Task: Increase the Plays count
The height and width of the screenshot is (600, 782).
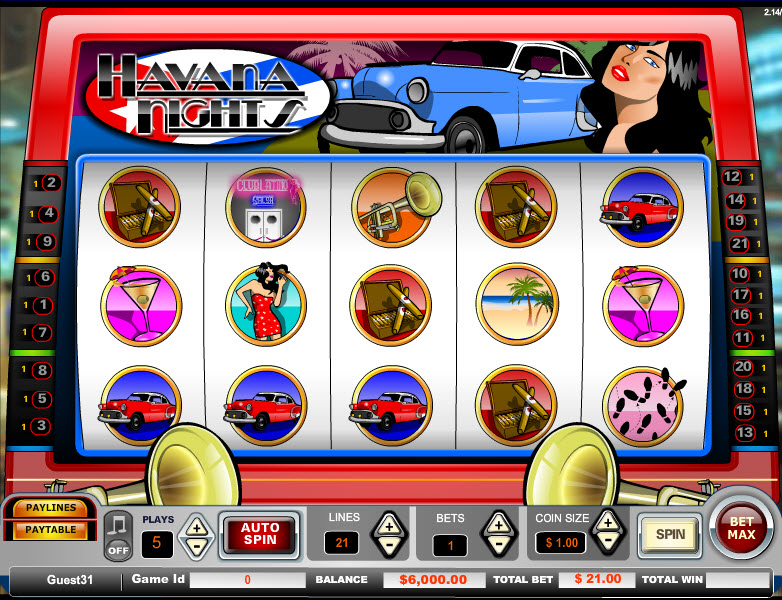Action: (x=197, y=525)
